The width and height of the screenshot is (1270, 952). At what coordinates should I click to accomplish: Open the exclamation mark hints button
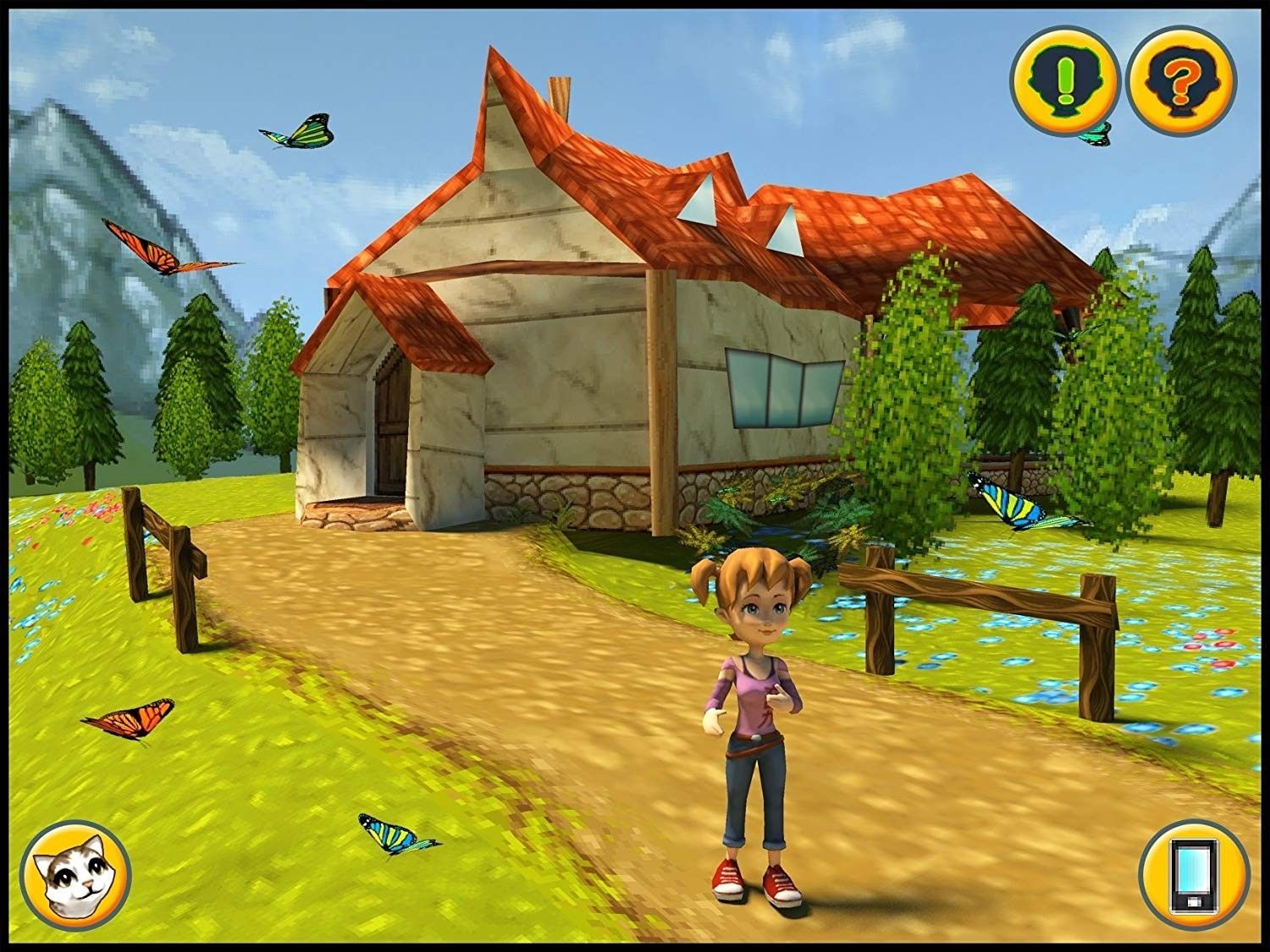(x=1064, y=82)
